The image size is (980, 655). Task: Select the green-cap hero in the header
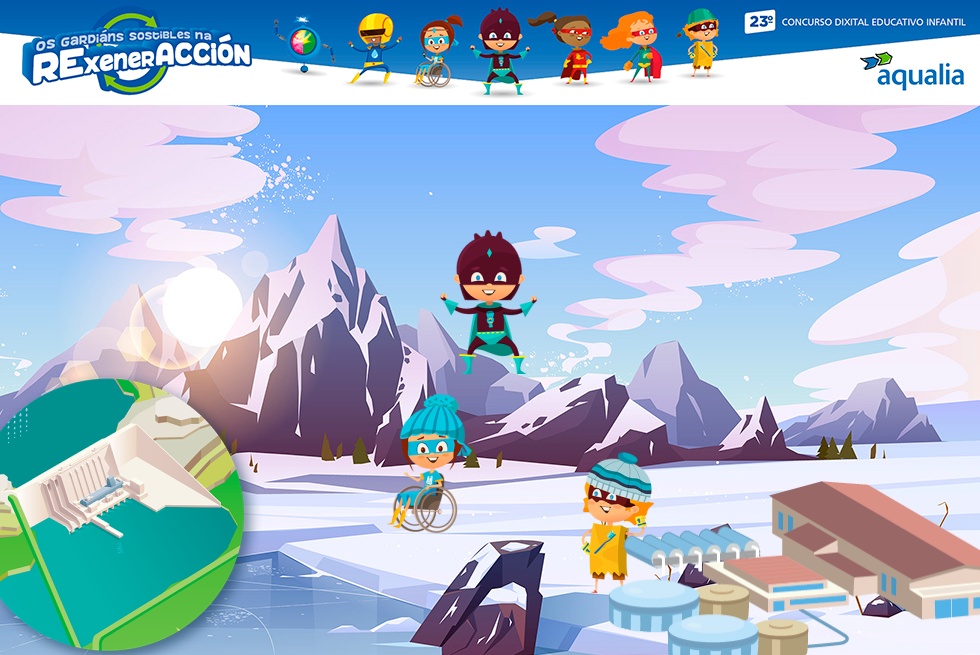click(702, 42)
